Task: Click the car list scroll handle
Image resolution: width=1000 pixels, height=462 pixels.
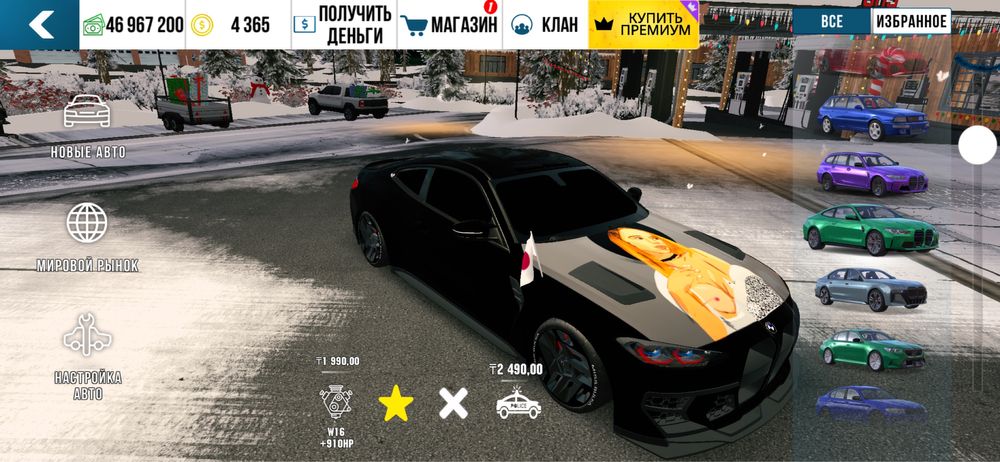Action: point(978,146)
